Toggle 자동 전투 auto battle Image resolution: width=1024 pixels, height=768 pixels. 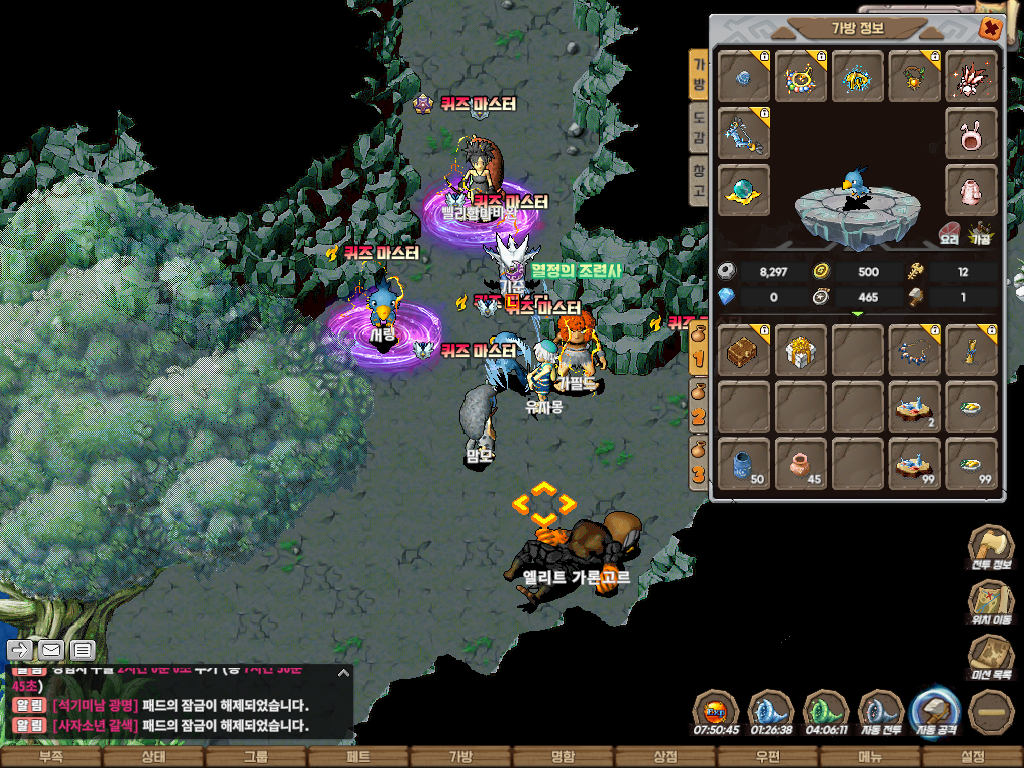click(x=882, y=712)
